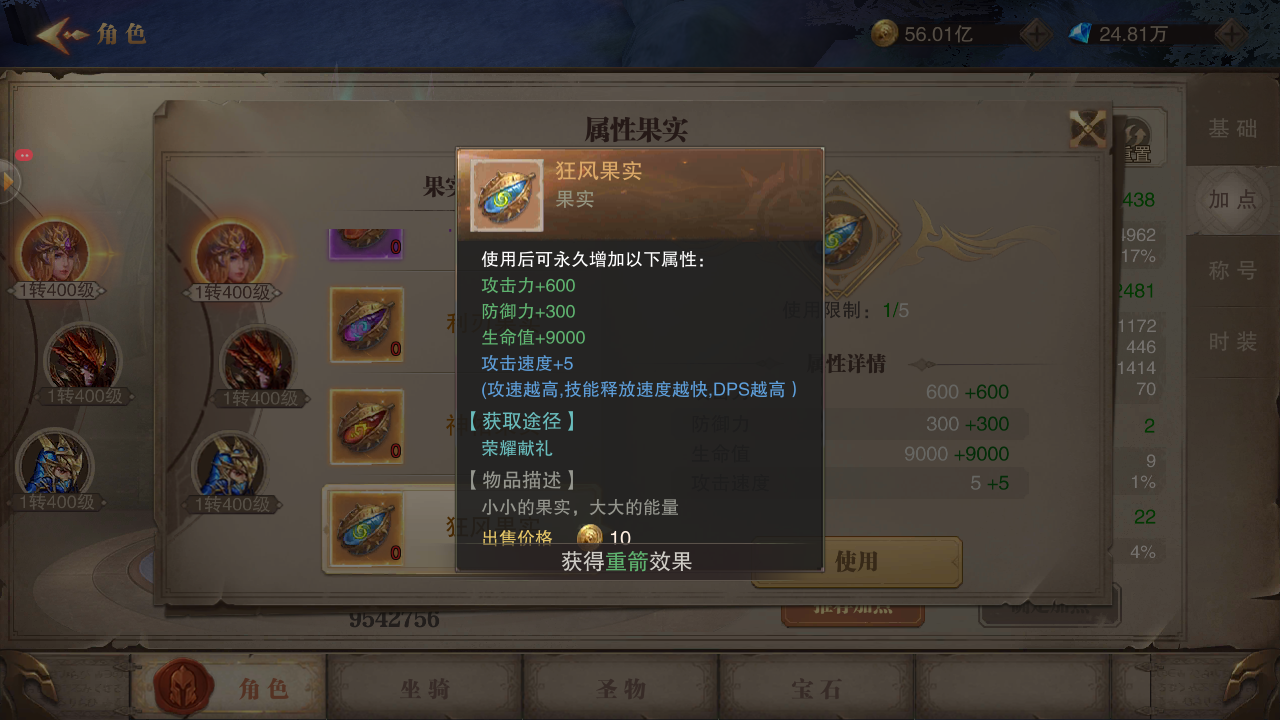Click the coin icon beside the sell price 10
Viewport: 1280px width, 720px height.
tap(588, 538)
